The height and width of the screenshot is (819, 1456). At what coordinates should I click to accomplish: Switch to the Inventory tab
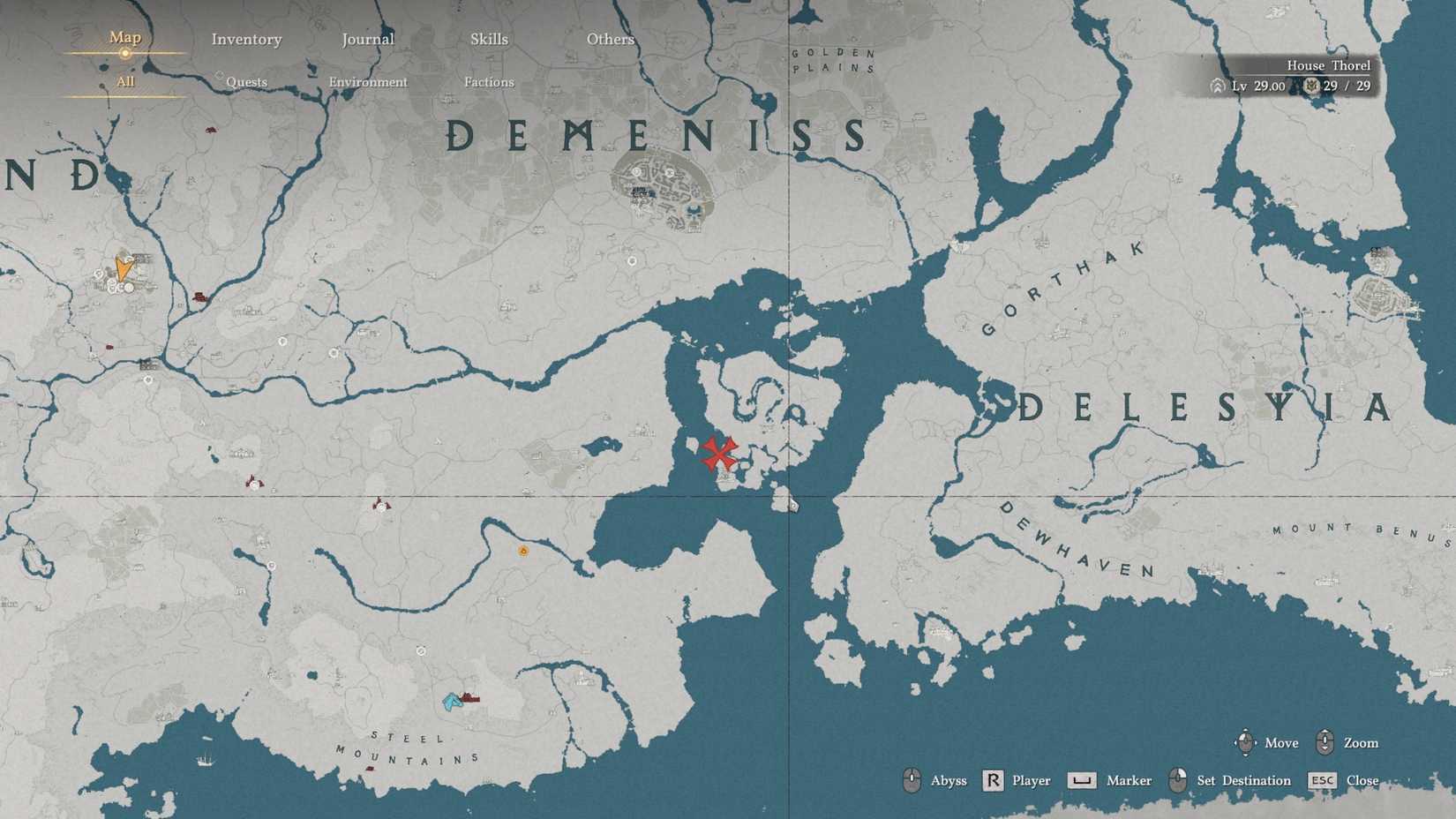246,39
